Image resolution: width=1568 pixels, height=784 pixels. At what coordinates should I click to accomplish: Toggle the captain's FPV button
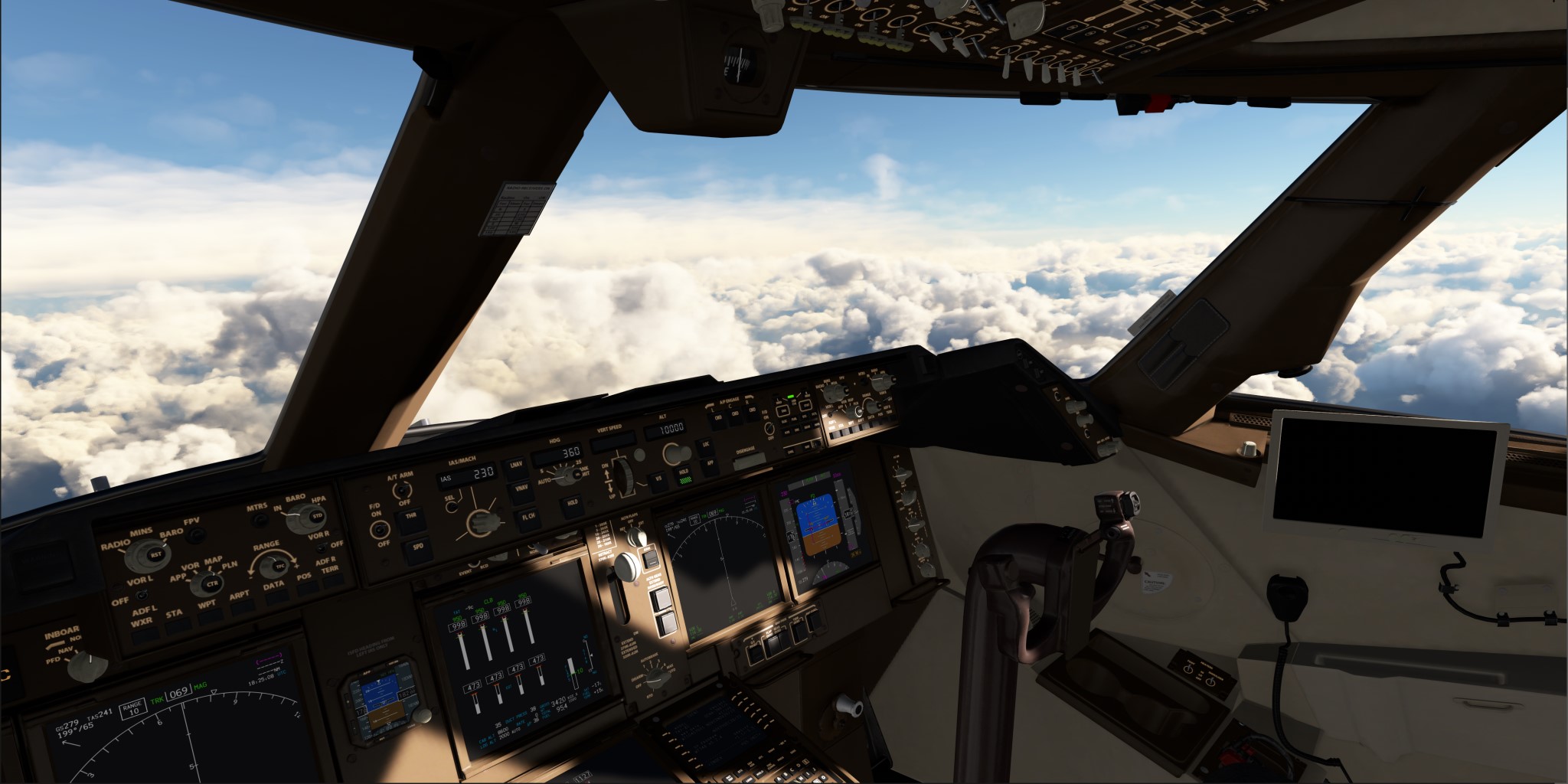(196, 534)
